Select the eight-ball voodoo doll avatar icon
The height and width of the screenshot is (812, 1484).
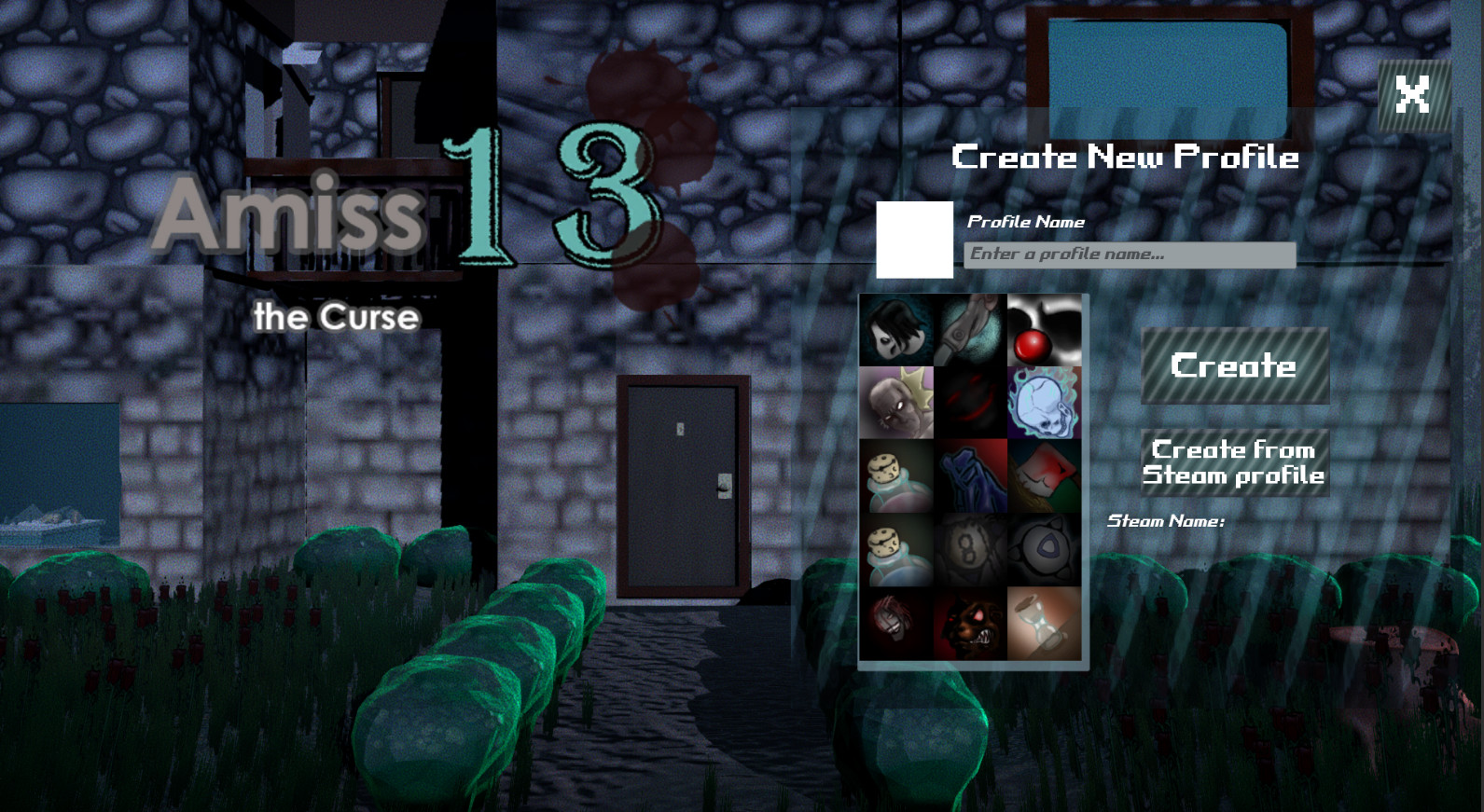click(970, 550)
